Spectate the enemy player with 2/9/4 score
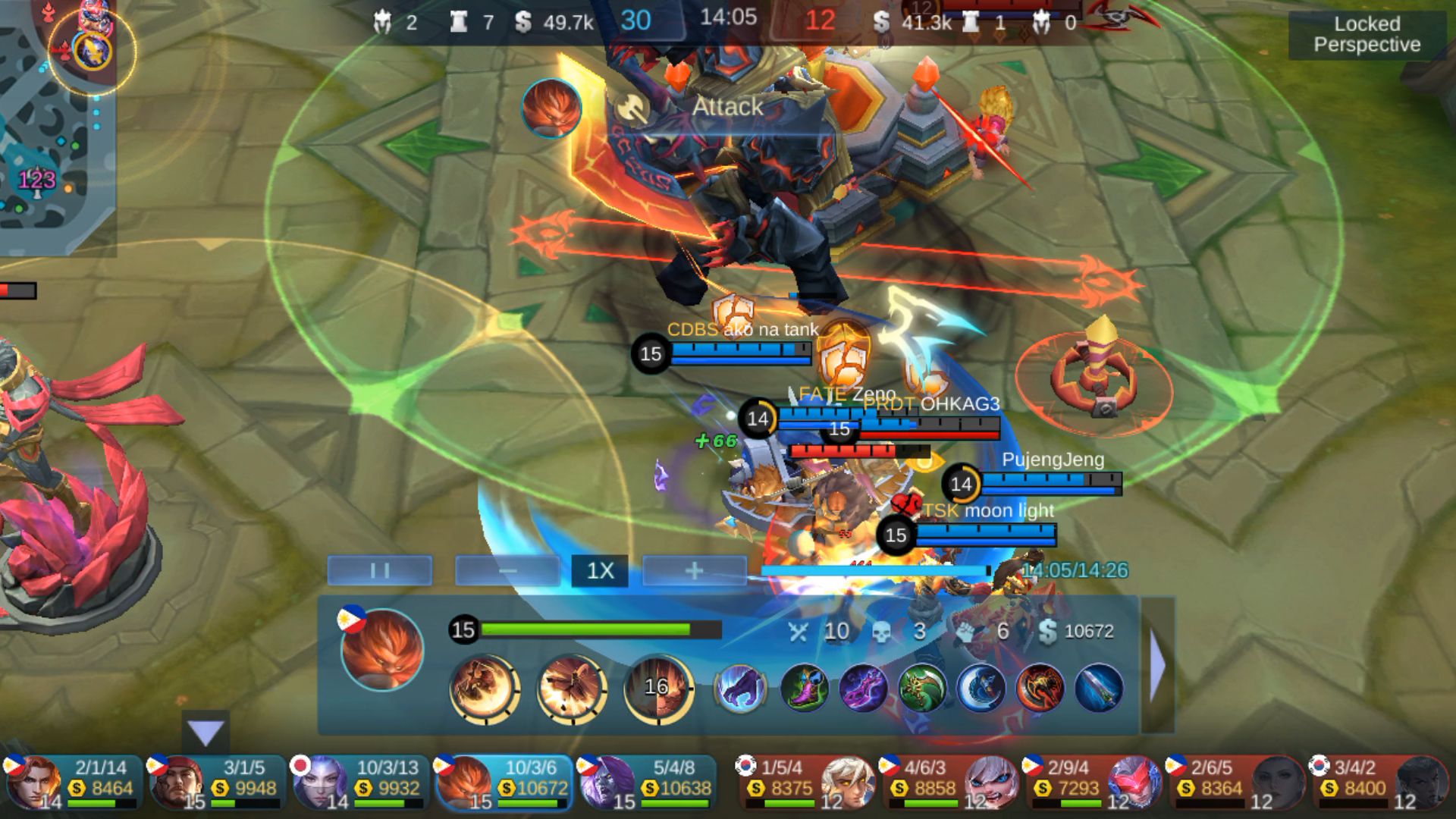 pyautogui.click(x=1094, y=783)
